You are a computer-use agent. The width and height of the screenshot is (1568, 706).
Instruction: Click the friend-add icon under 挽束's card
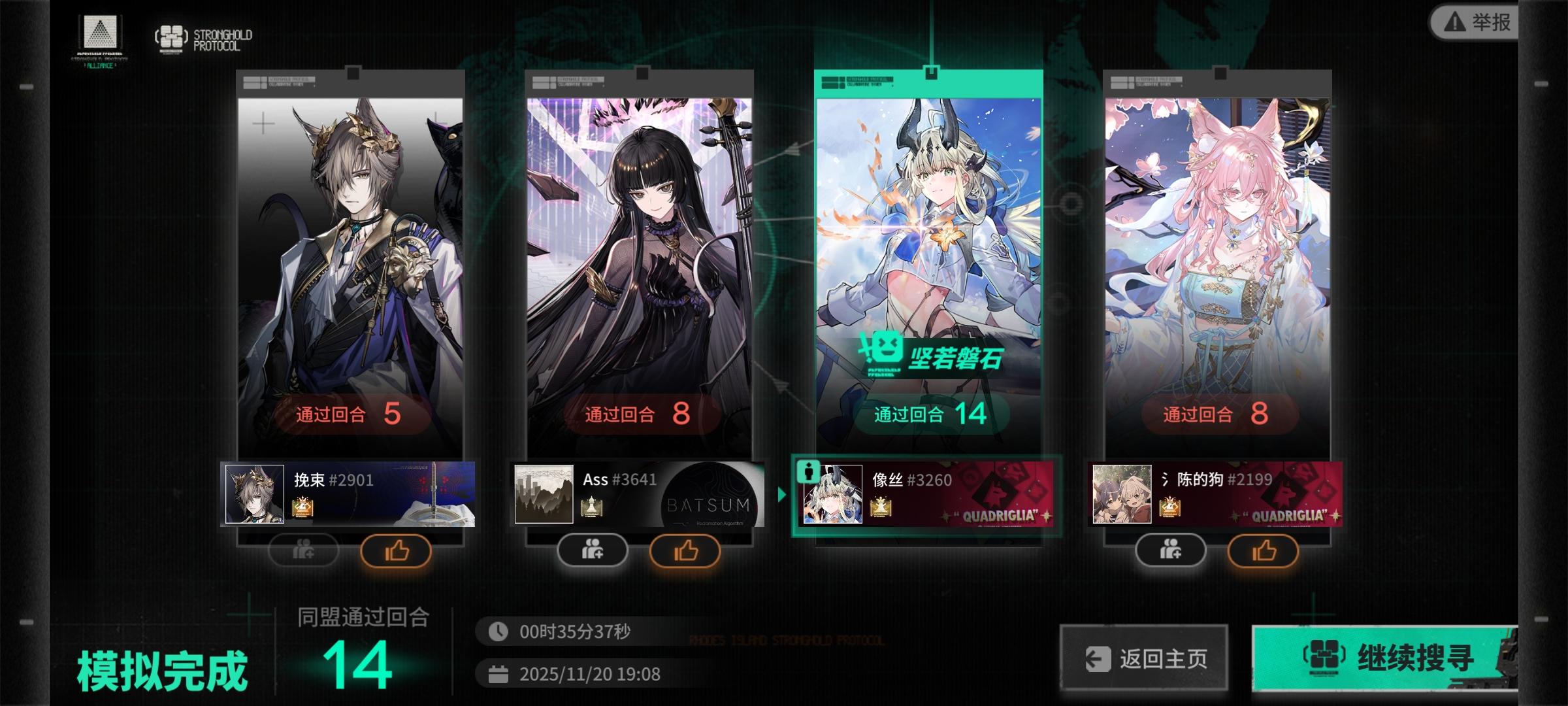[304, 550]
